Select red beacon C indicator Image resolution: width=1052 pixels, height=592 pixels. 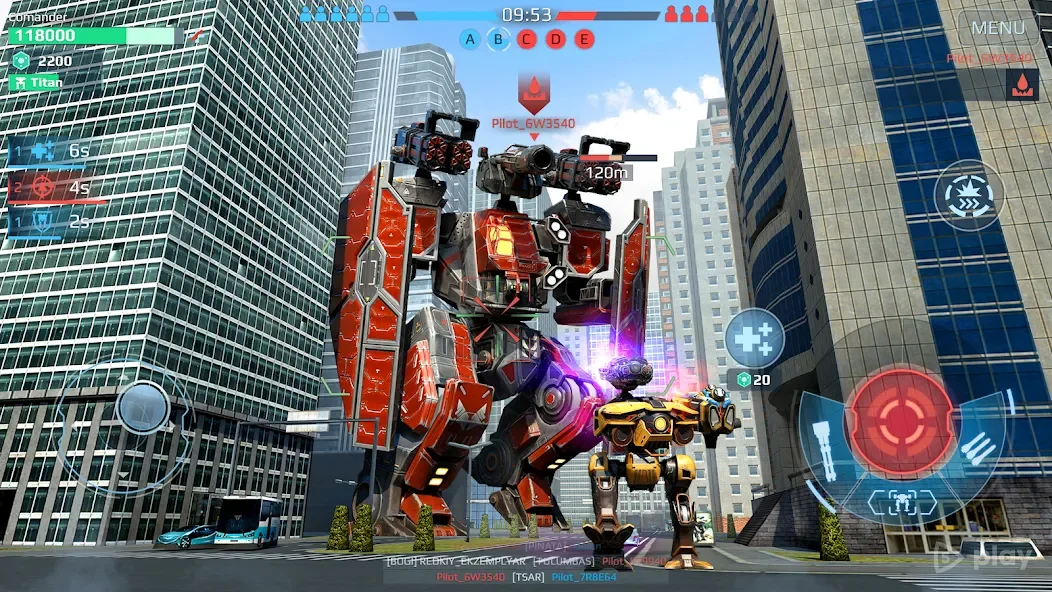(527, 39)
